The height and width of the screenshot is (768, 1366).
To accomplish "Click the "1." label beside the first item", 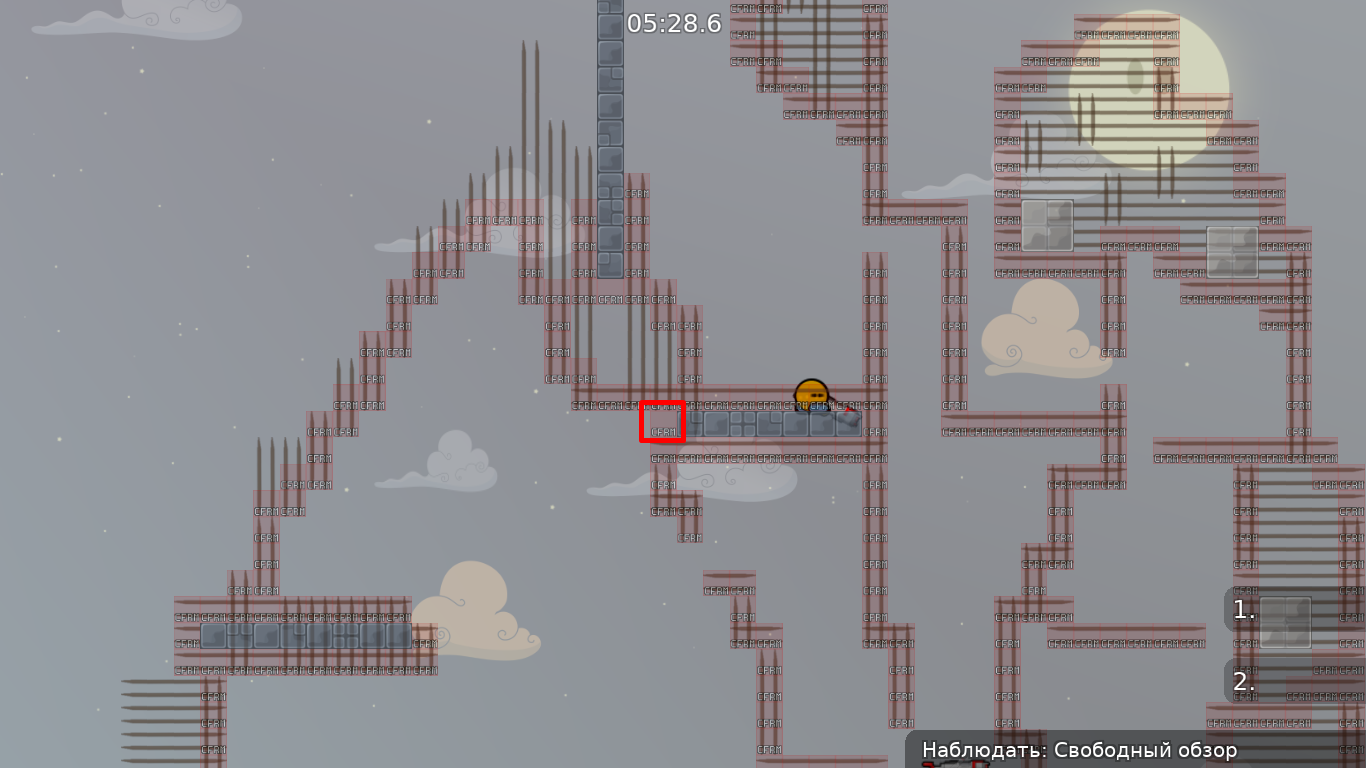I will click(1243, 611).
